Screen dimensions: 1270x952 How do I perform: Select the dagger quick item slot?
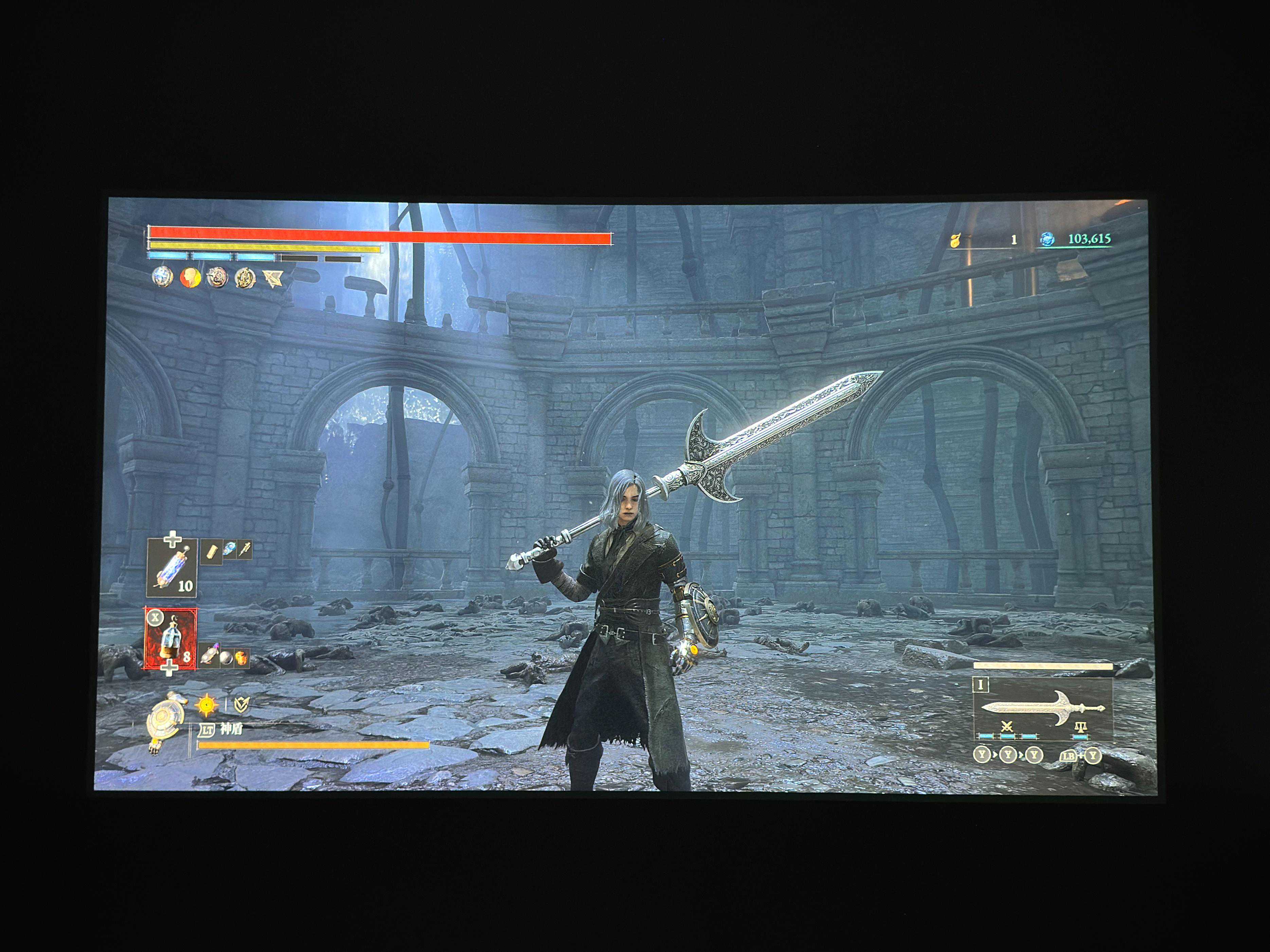pos(245,550)
